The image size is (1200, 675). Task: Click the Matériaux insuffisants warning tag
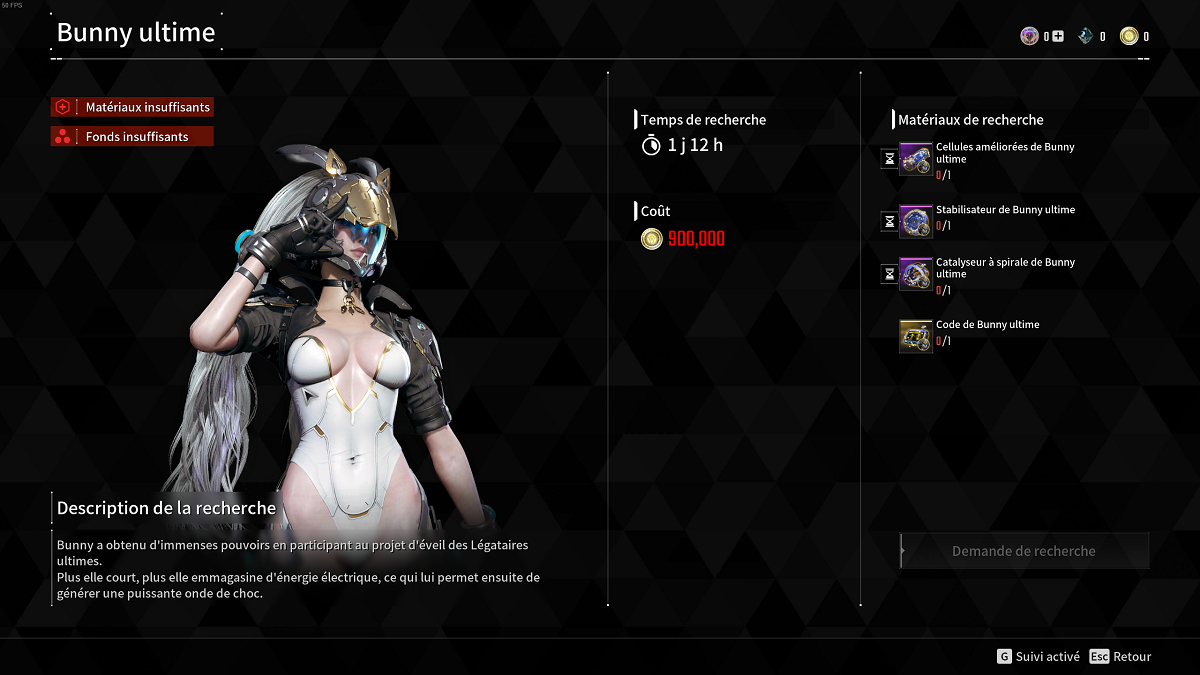133,107
